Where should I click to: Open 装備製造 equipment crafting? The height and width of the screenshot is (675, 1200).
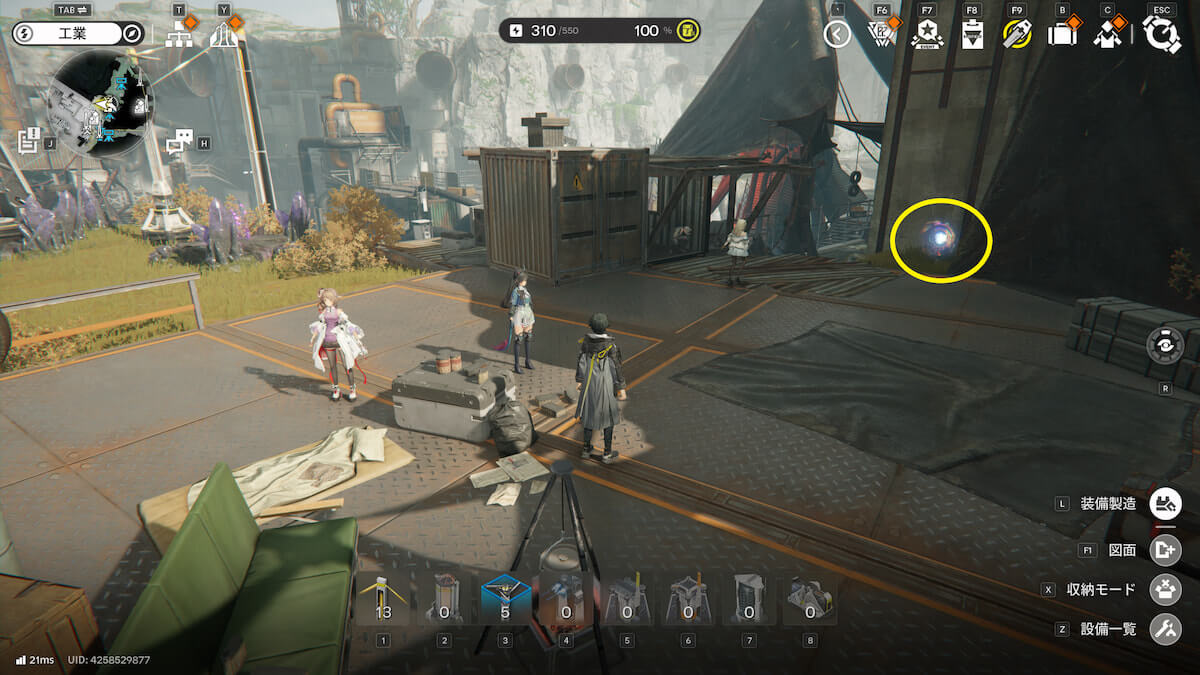[x=1165, y=503]
